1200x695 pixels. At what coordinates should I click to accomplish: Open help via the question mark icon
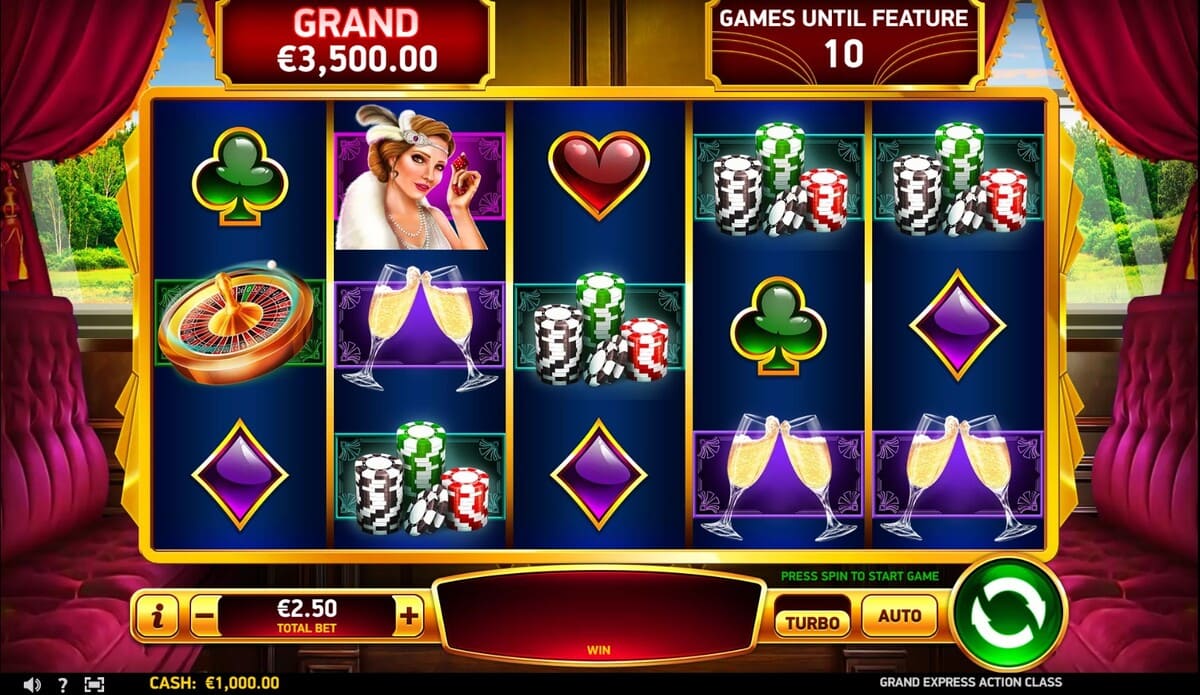[x=63, y=684]
